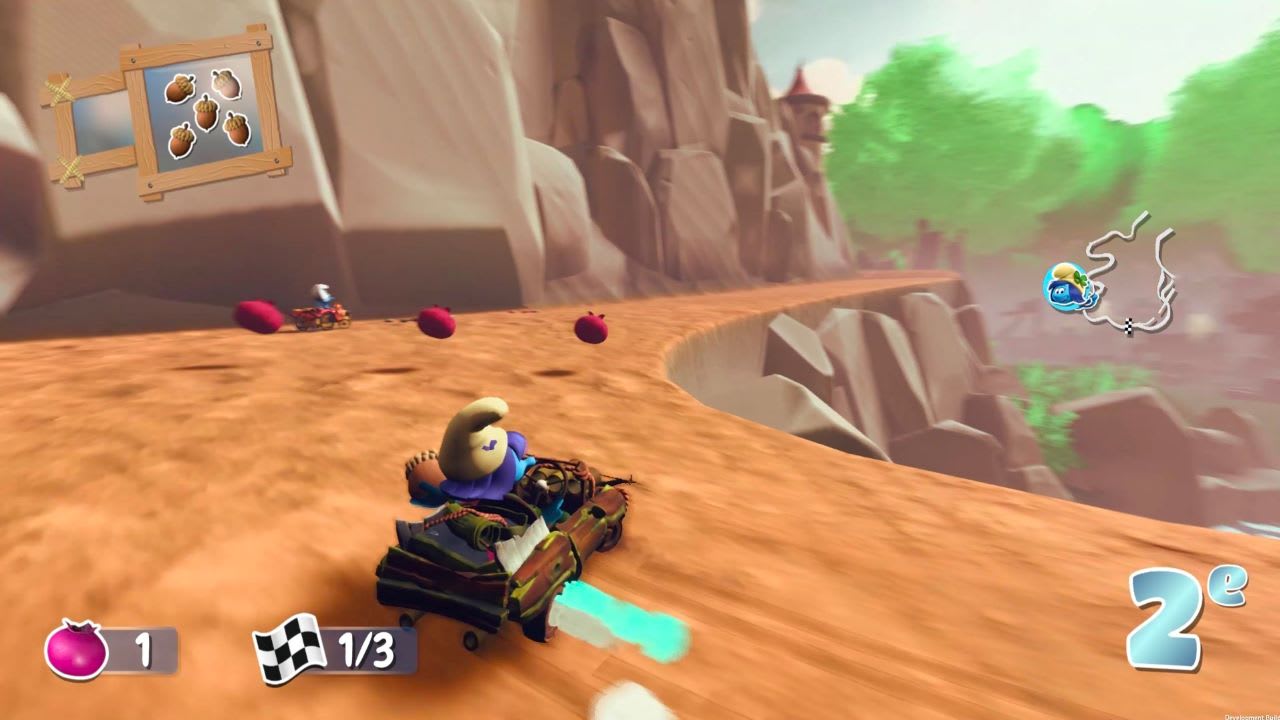Image resolution: width=1280 pixels, height=720 pixels.
Task: Select the bottom-left acorn sticker on the board
Action: coord(183,140)
